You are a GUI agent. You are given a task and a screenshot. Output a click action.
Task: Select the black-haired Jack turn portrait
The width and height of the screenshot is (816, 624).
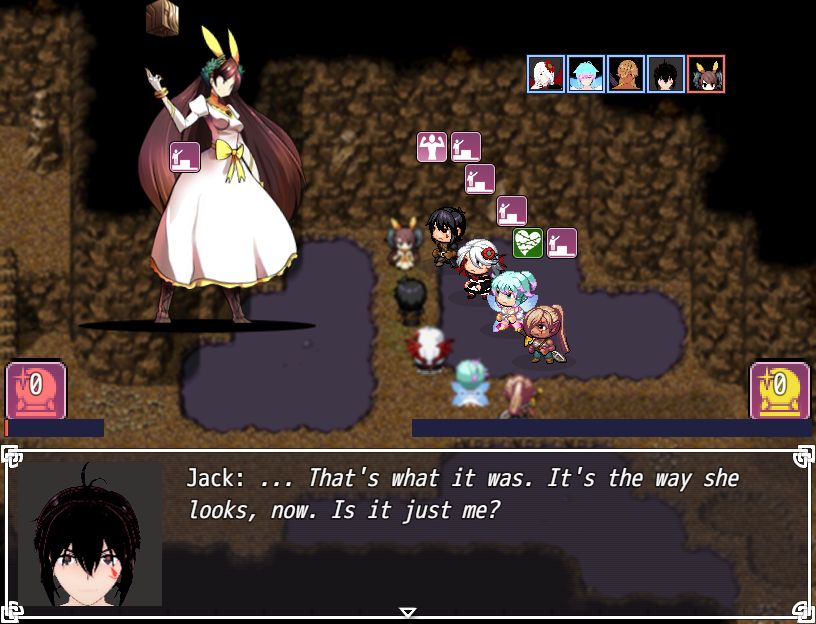(x=666, y=75)
